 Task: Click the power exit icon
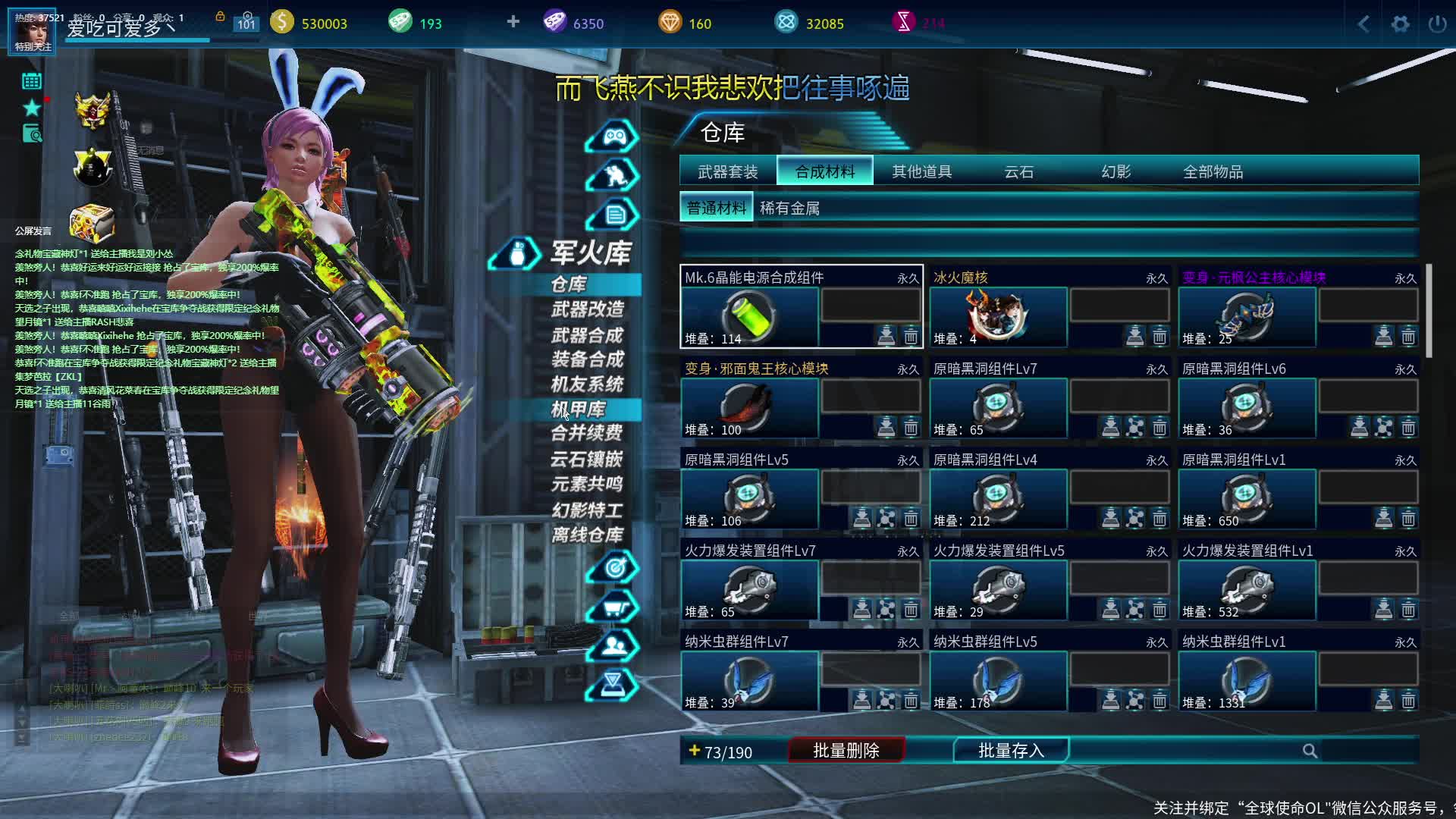tap(1437, 24)
